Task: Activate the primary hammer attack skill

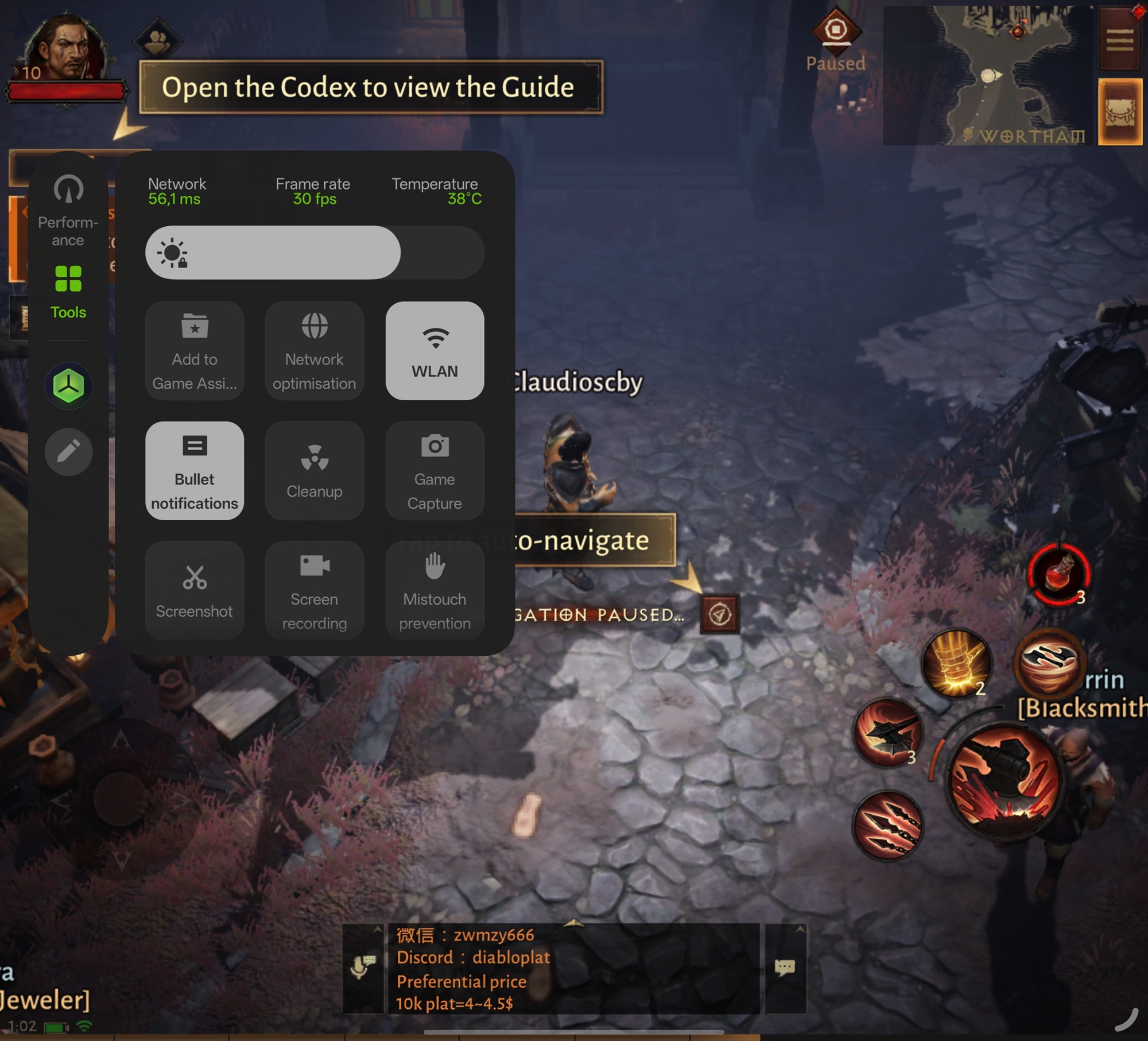Action: point(1003,782)
